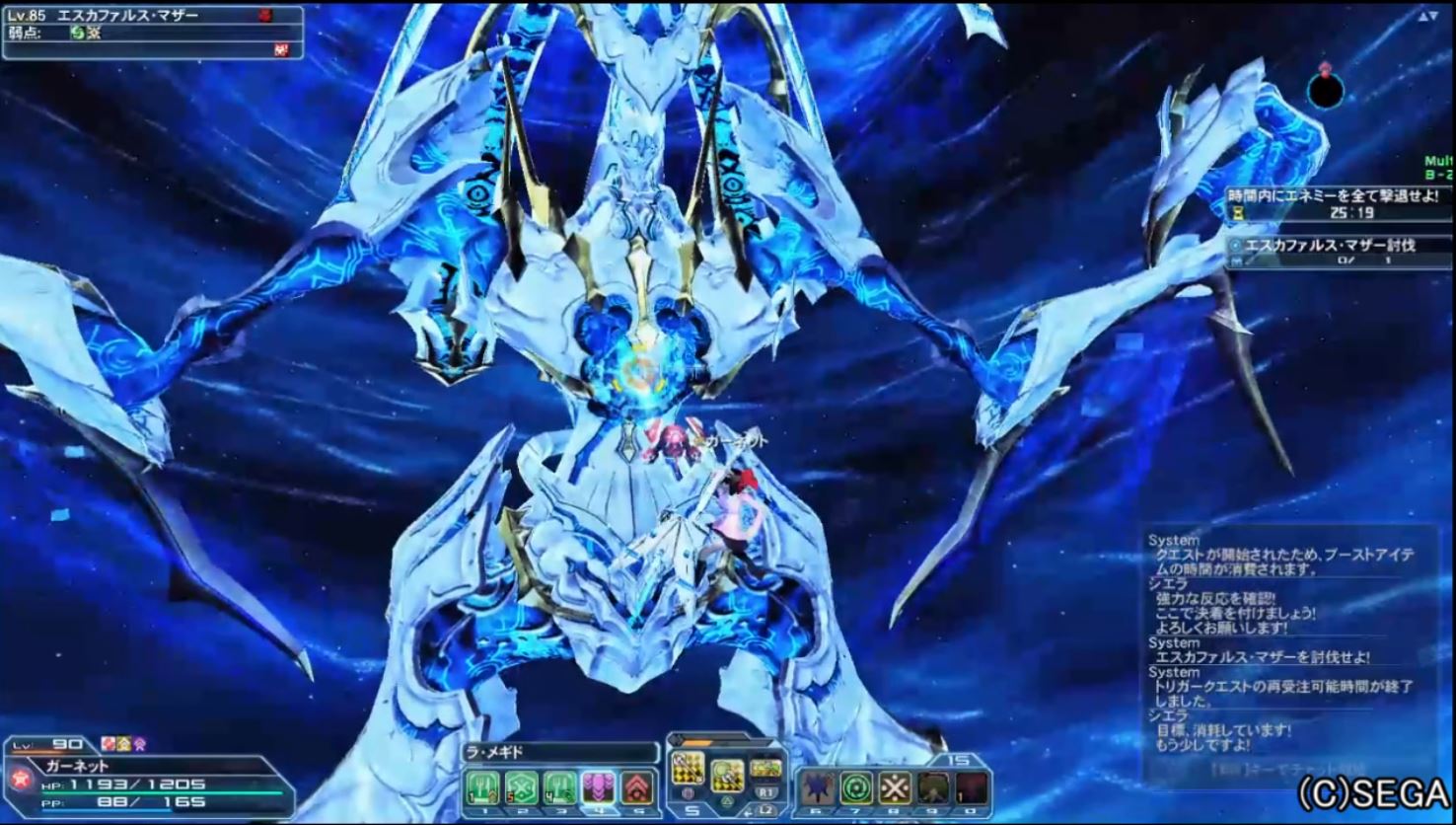This screenshot has width=1456, height=825.
Task: Toggle the minimap size arrows
Action: click(1427, 17)
